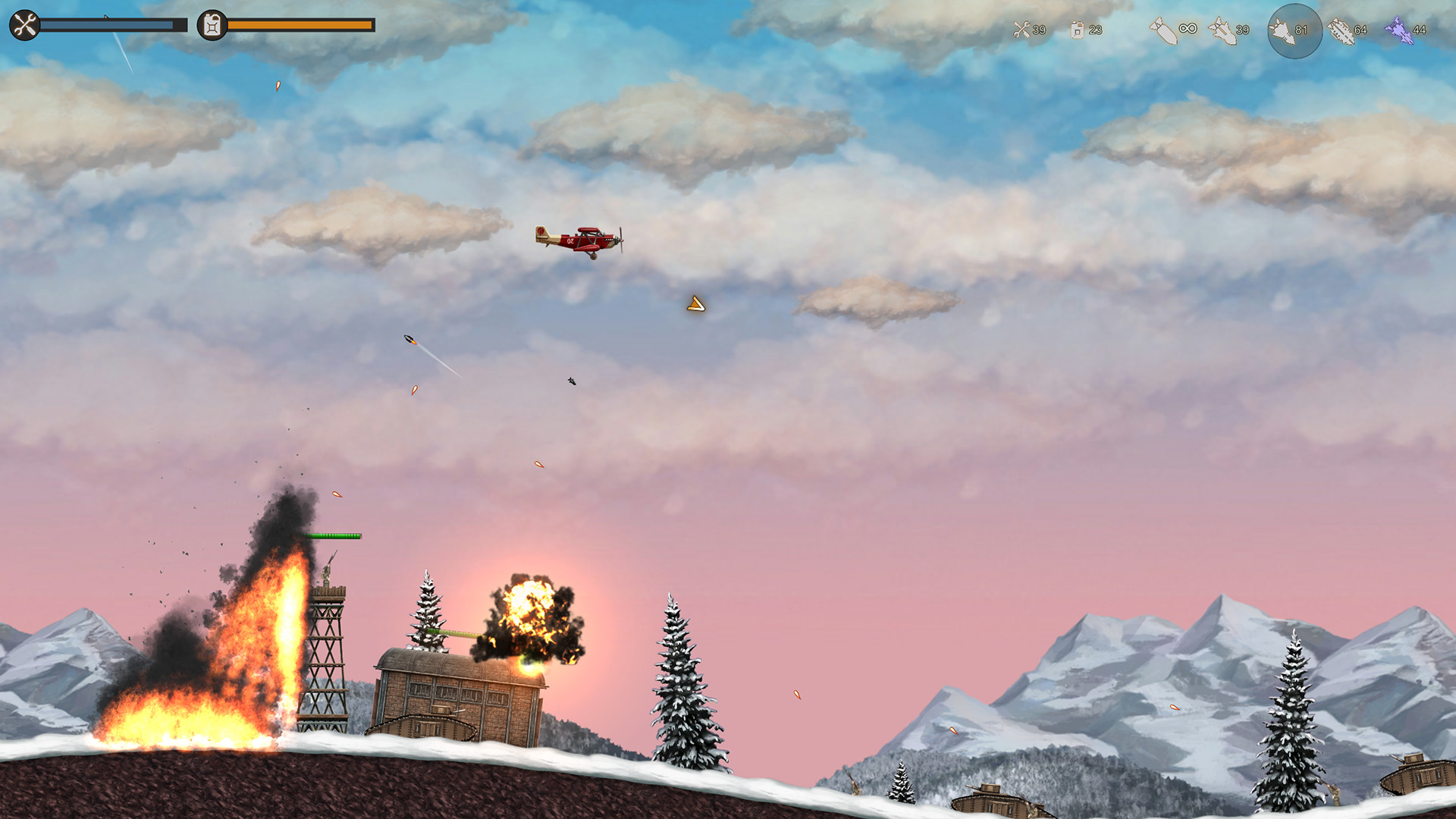Screen dimensions: 1456x819
Task: Click the wrench icon beside the health bar
Action: coord(25,25)
